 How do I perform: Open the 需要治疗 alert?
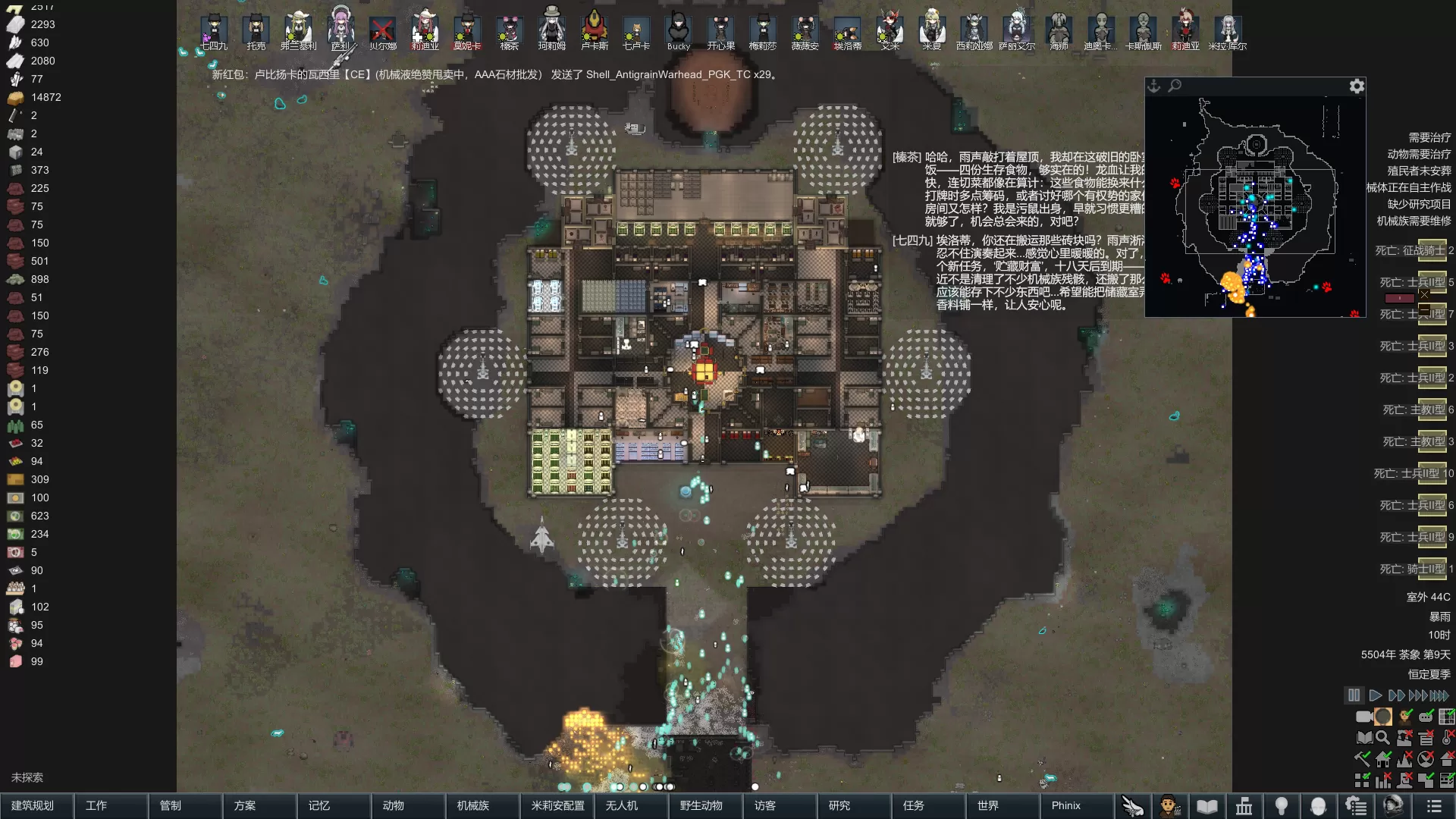pos(1429,137)
